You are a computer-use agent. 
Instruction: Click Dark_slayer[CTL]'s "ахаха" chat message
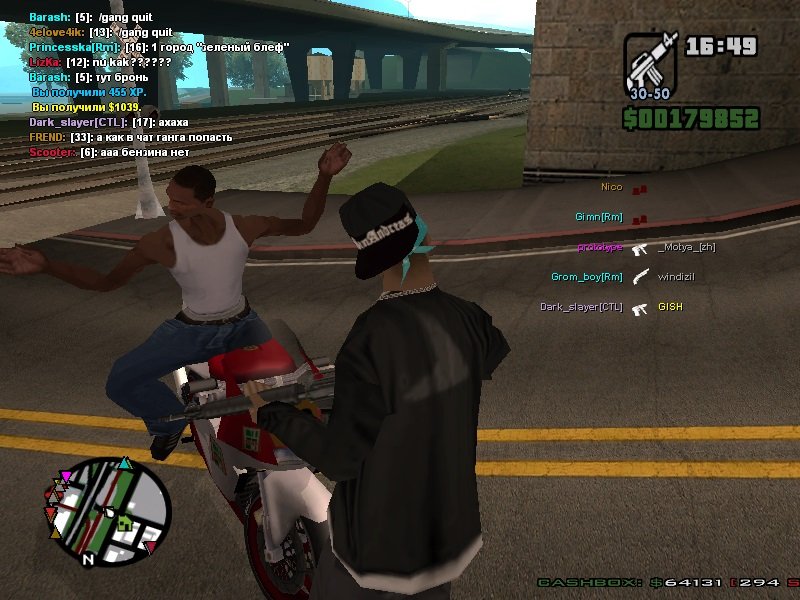click(108, 122)
